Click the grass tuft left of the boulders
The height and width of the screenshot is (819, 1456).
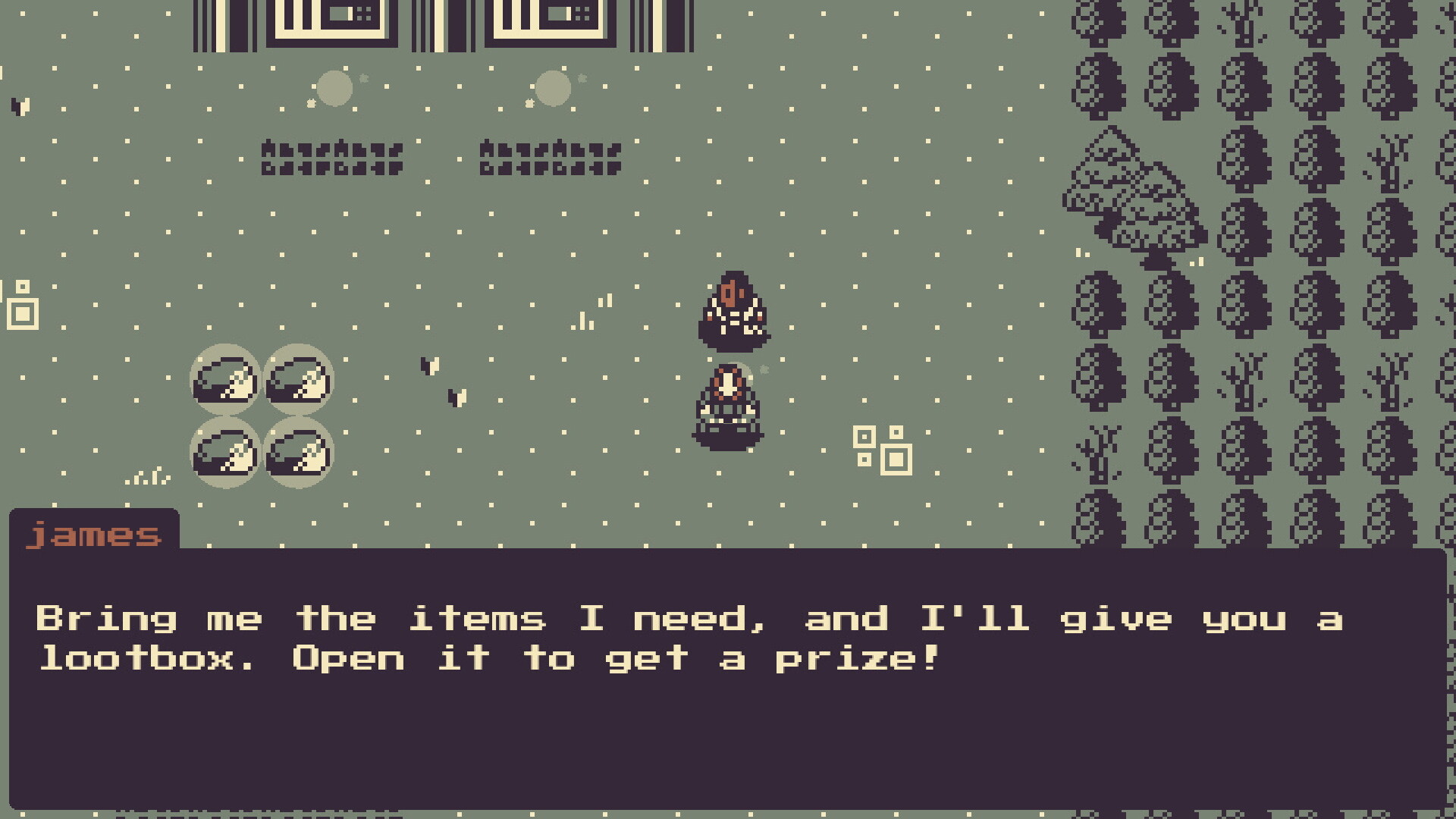tap(148, 476)
